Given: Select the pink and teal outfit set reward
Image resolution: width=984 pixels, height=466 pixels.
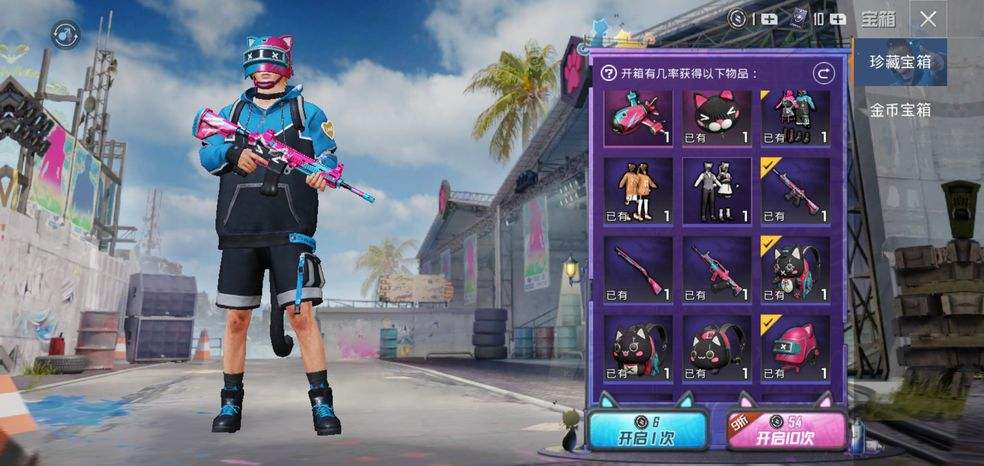Looking at the screenshot, I should pyautogui.click(x=794, y=118).
